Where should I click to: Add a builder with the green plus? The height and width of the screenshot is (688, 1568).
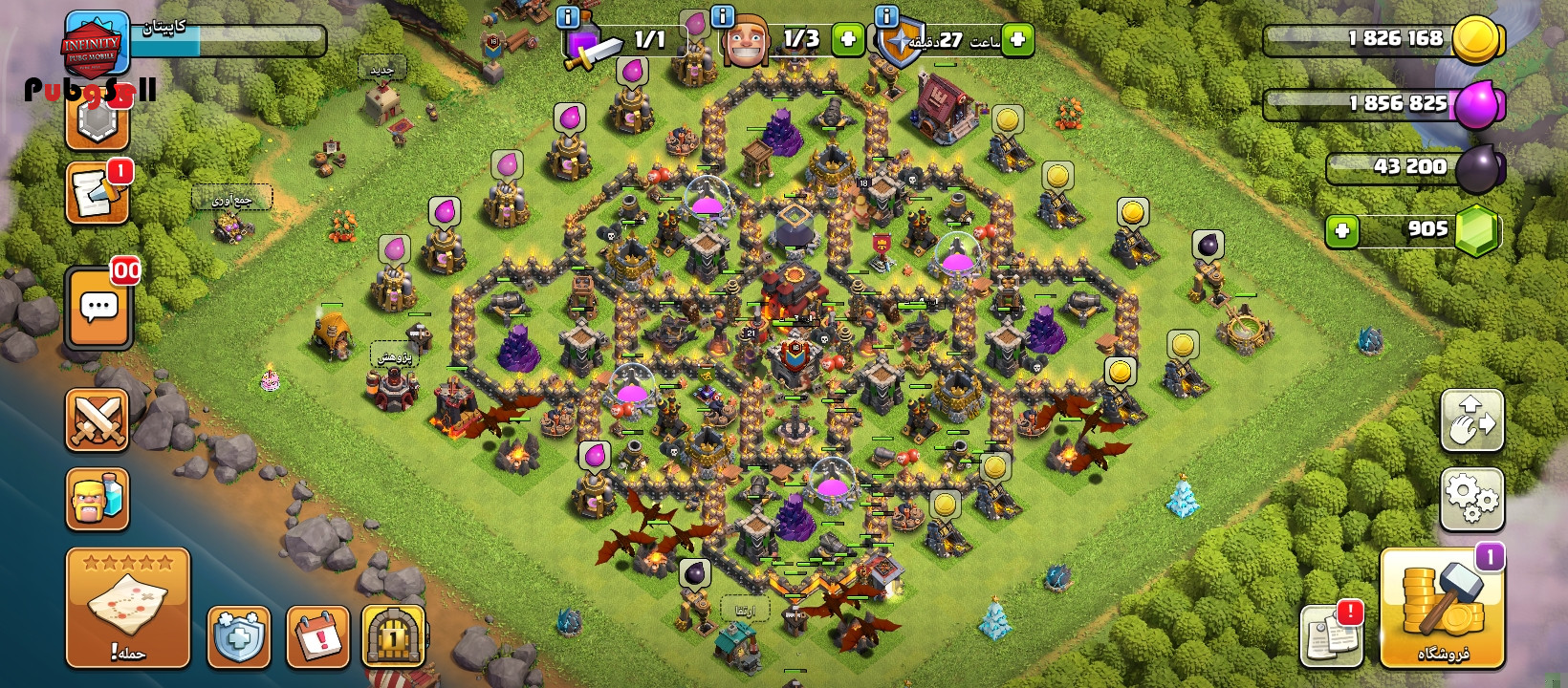pos(846,39)
